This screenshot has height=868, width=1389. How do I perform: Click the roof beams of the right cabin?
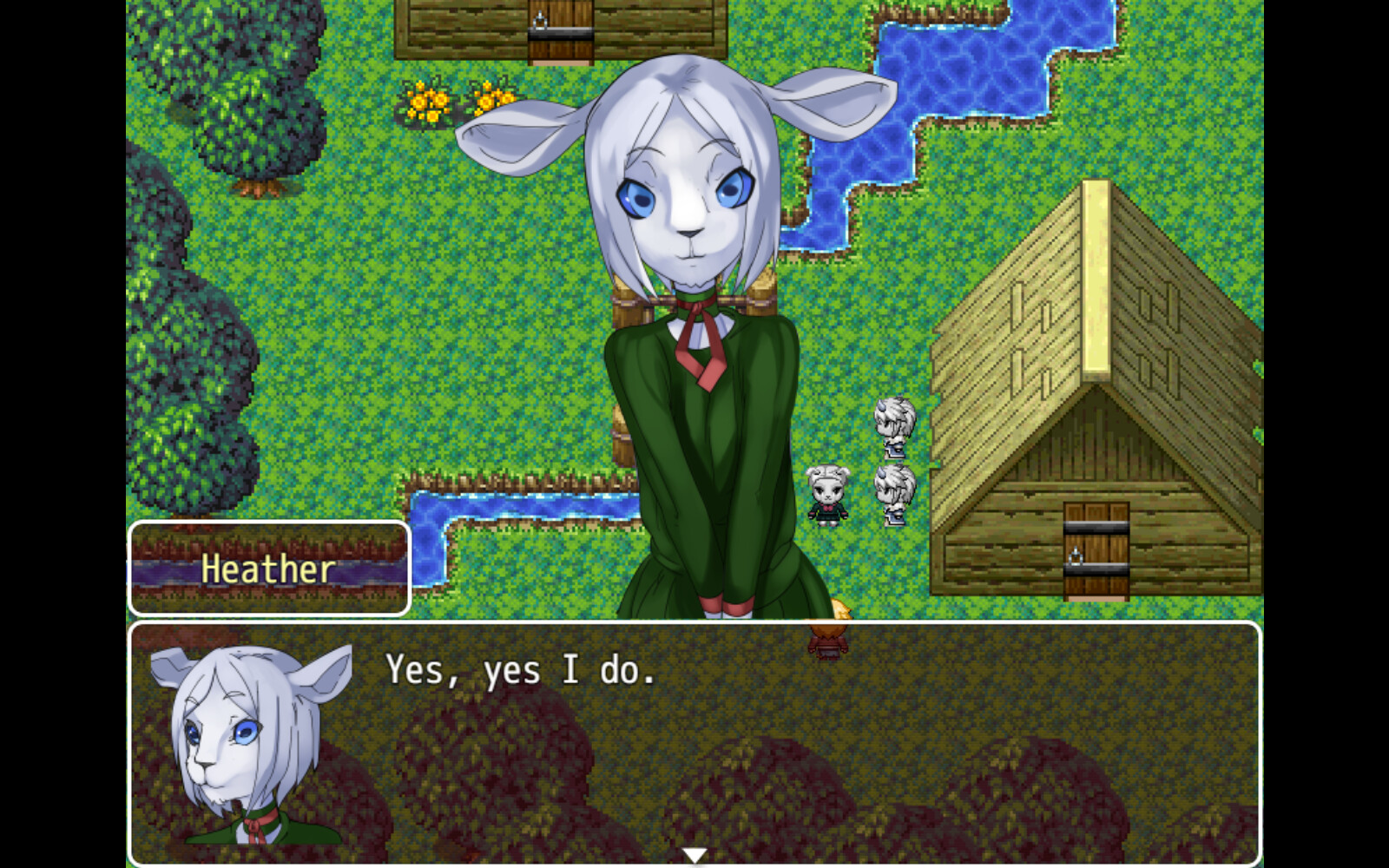(1024, 304)
